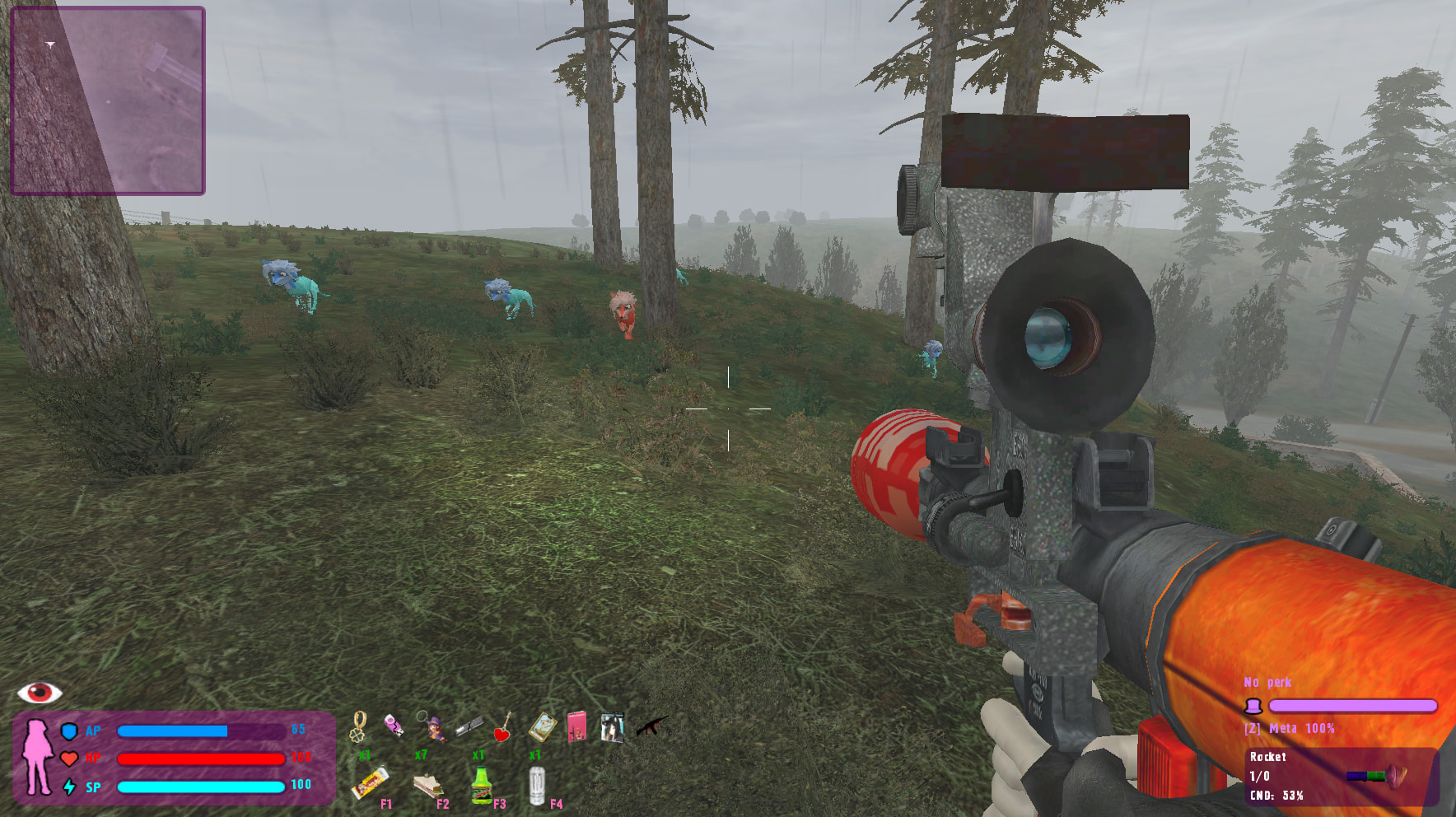The image size is (1456, 817).
Task: Click the red eye visibility icon
Action: click(x=40, y=693)
